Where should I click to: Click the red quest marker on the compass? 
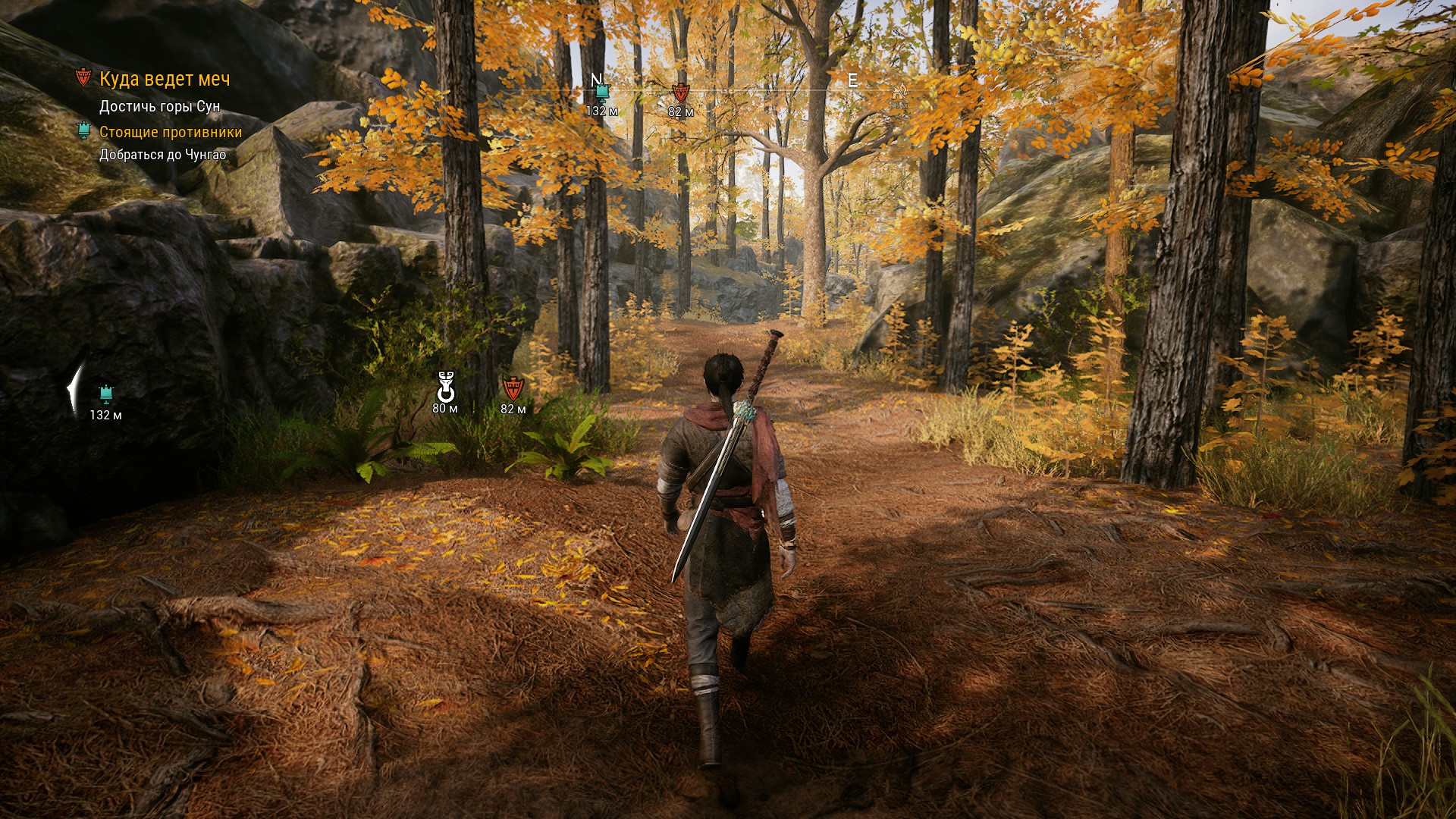coord(680,94)
